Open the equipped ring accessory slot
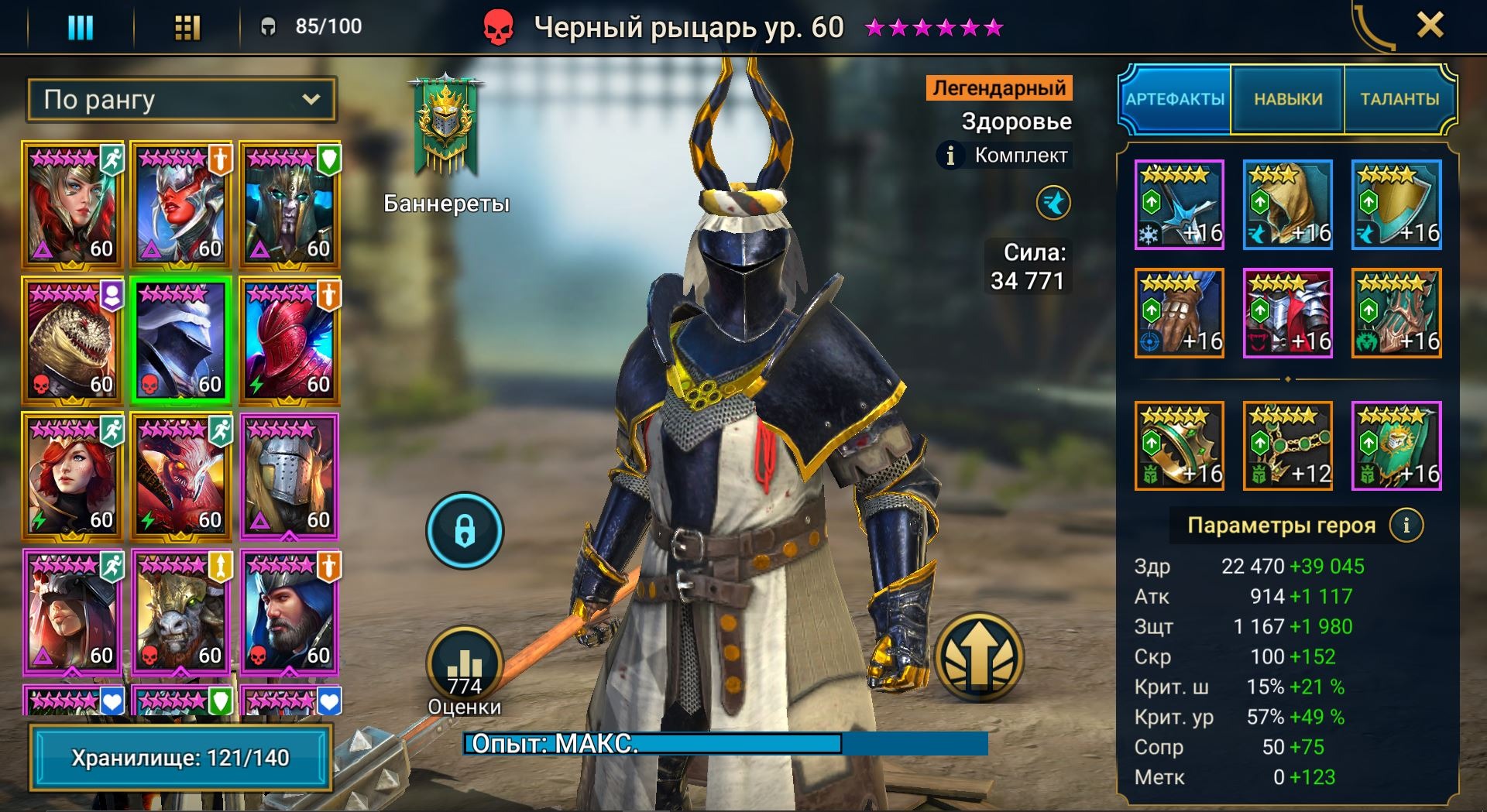The image size is (1487, 812). pos(1179,446)
